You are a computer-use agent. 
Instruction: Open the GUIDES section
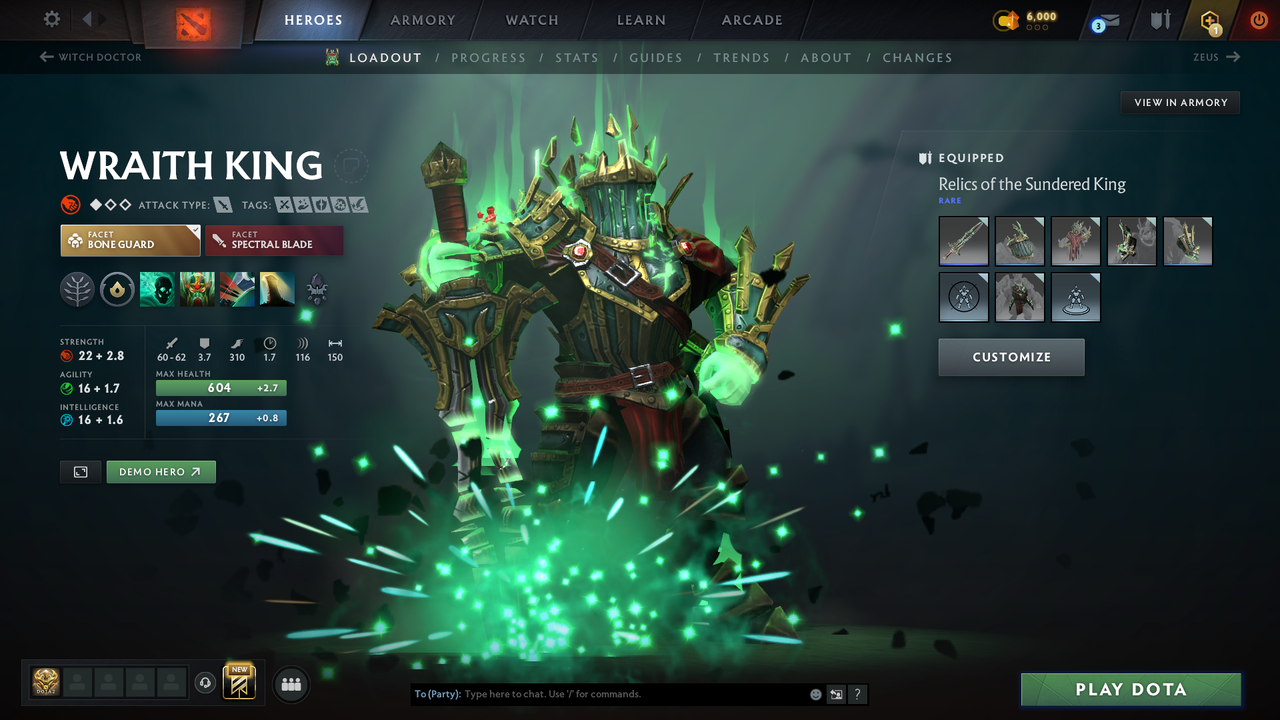656,57
